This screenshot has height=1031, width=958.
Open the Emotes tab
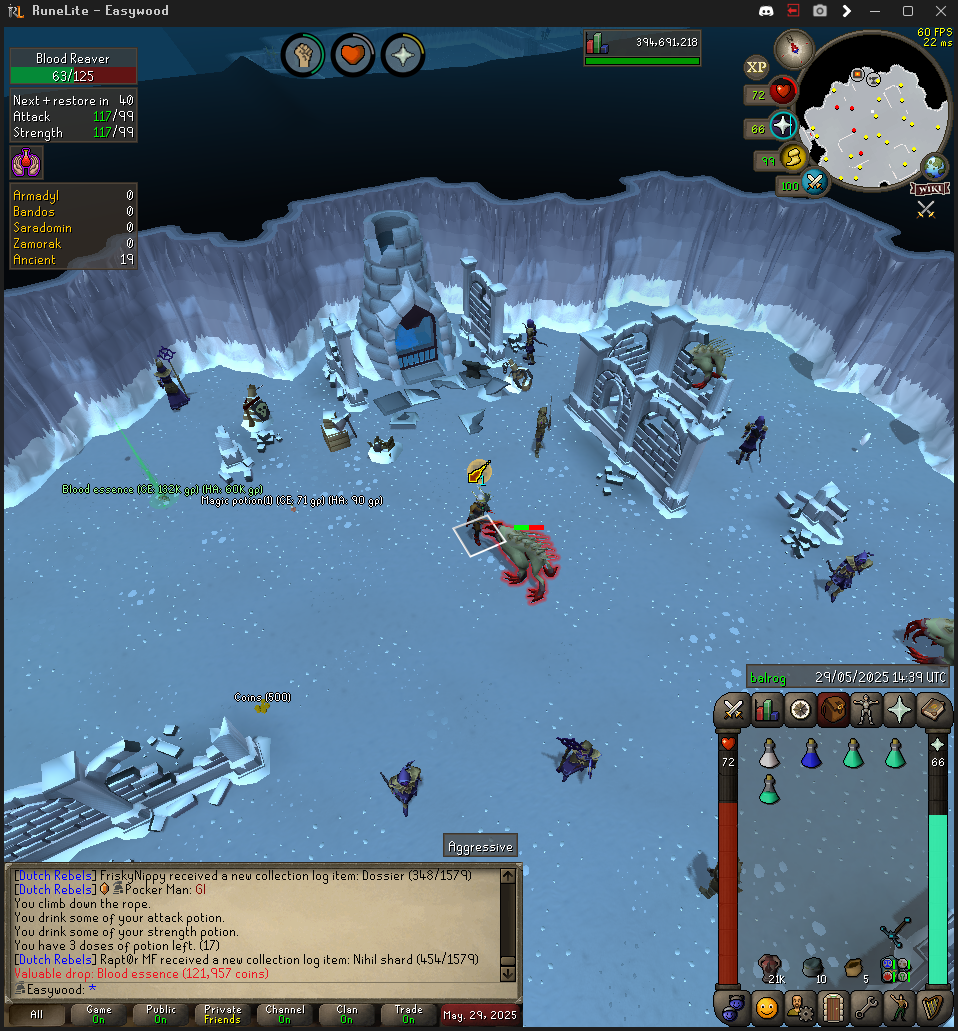[898, 1006]
